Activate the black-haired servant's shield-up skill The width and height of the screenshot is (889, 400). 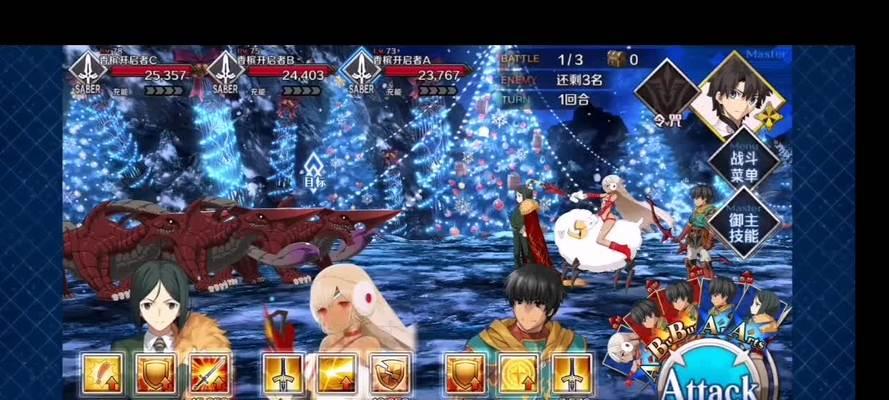click(465, 374)
